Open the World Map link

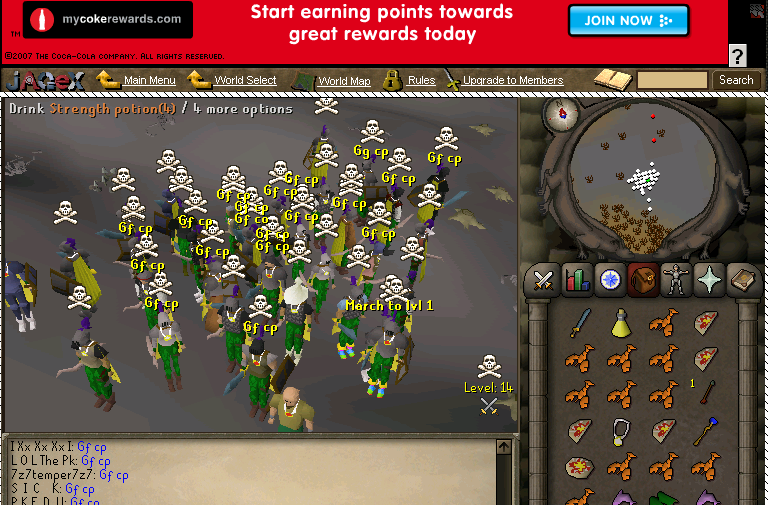[344, 81]
